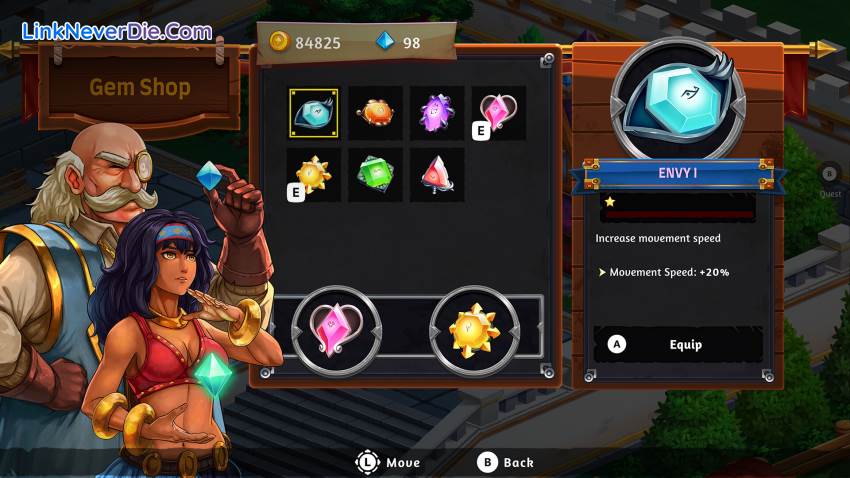Select the blue Envy gem slot
850x478 pixels.
tap(314, 113)
